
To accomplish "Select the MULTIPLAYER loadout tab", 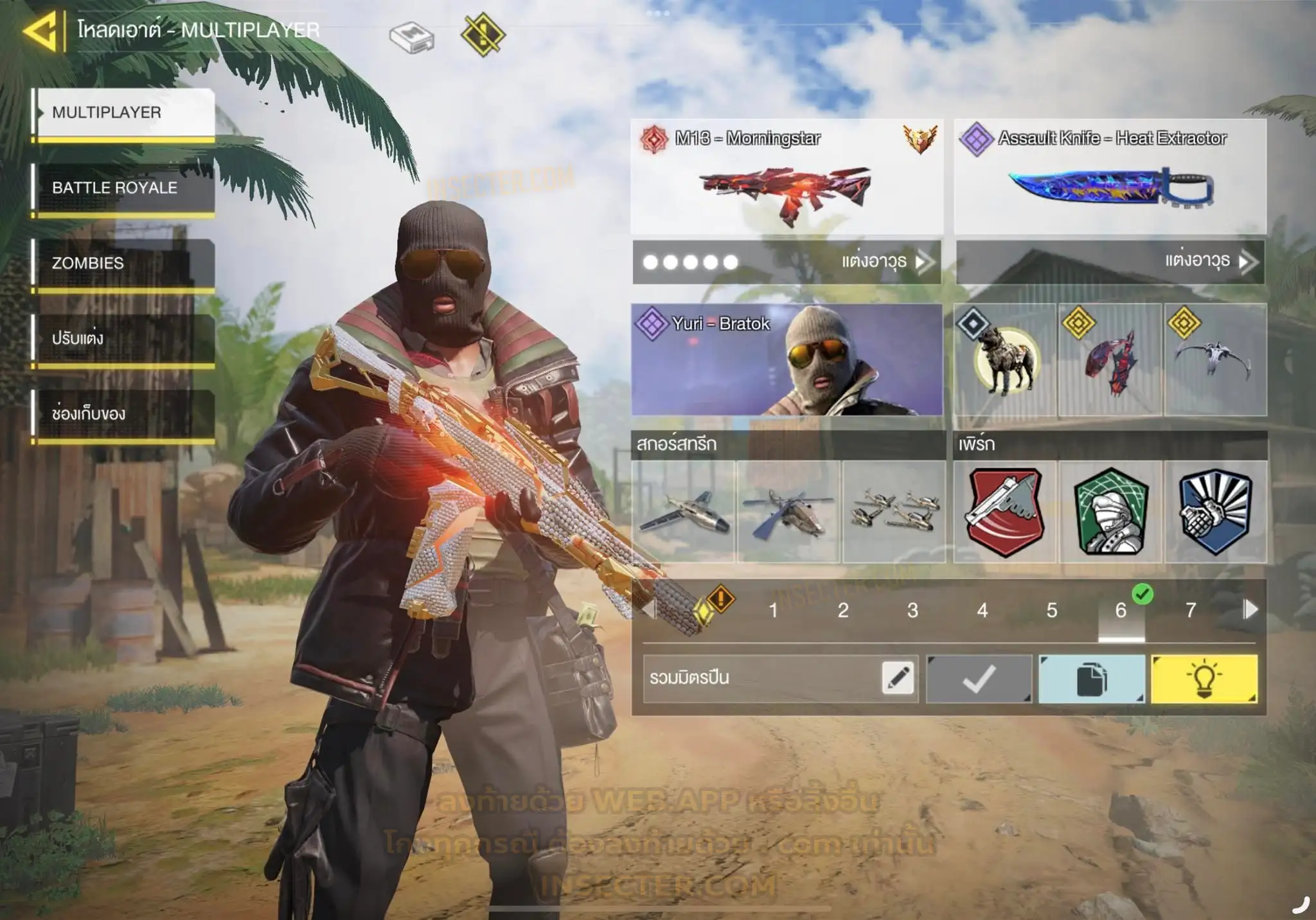I will [125, 113].
